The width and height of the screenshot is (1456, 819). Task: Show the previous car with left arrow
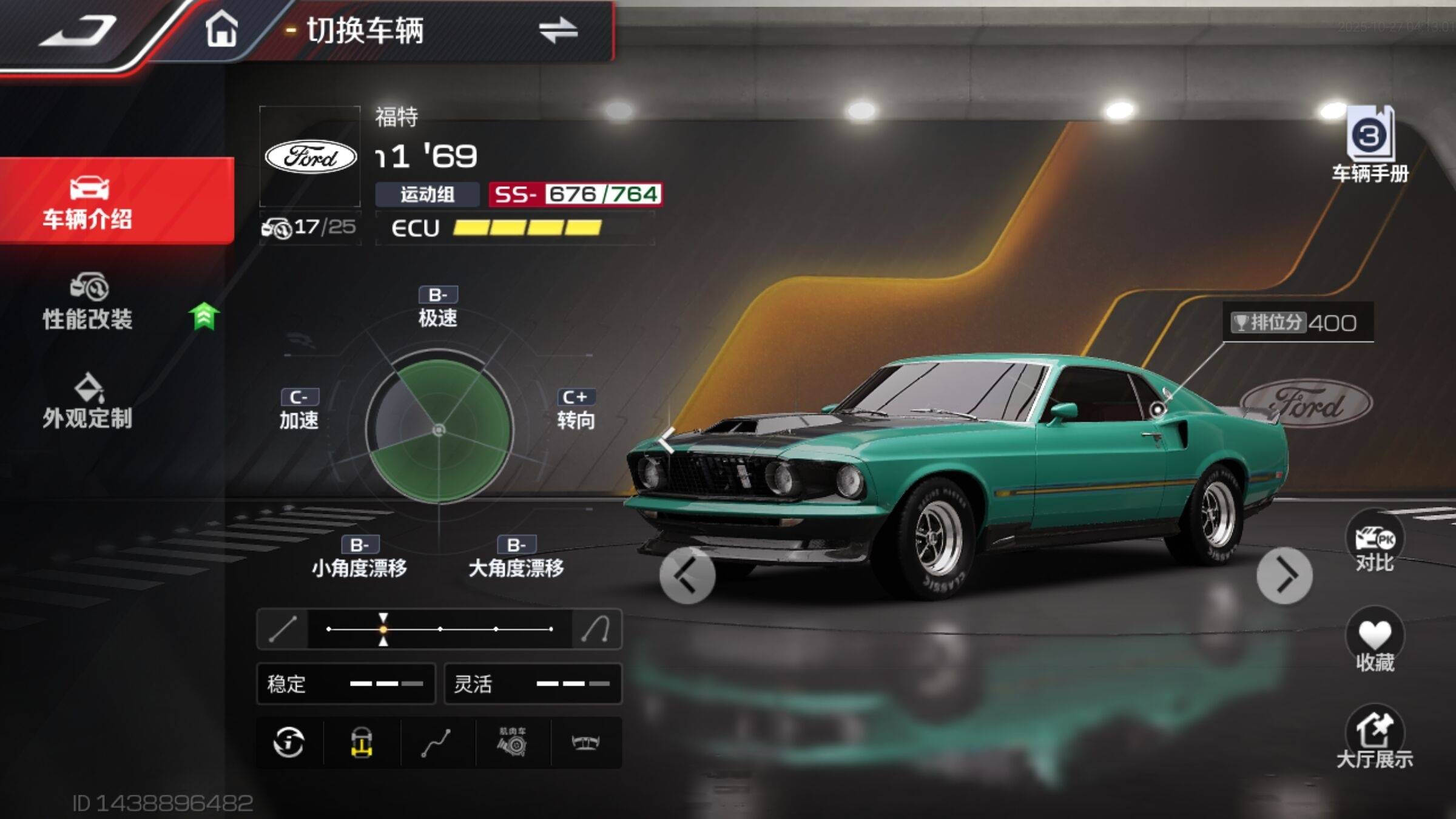tap(687, 575)
